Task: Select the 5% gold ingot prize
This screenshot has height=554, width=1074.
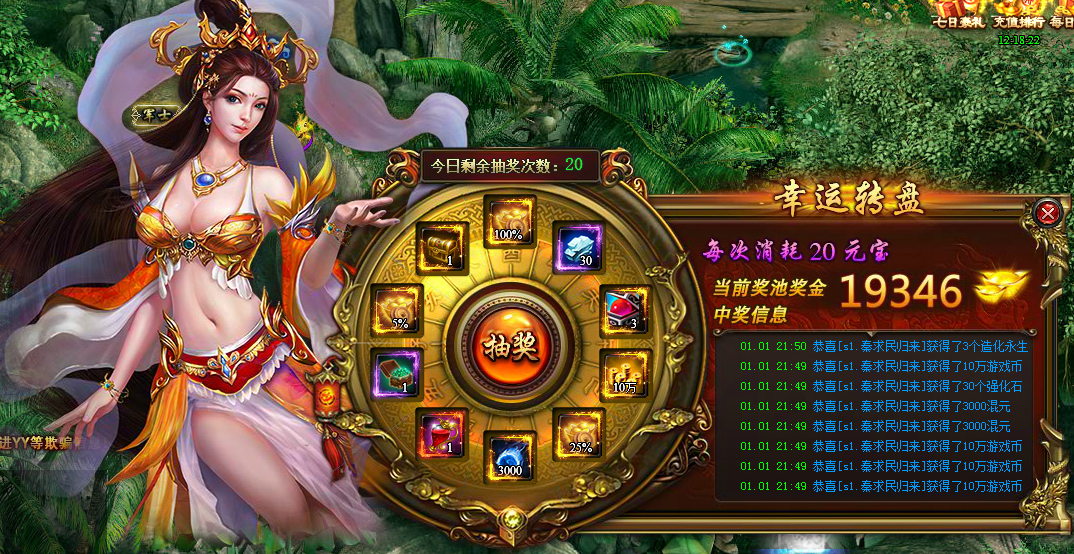Action: (x=397, y=309)
